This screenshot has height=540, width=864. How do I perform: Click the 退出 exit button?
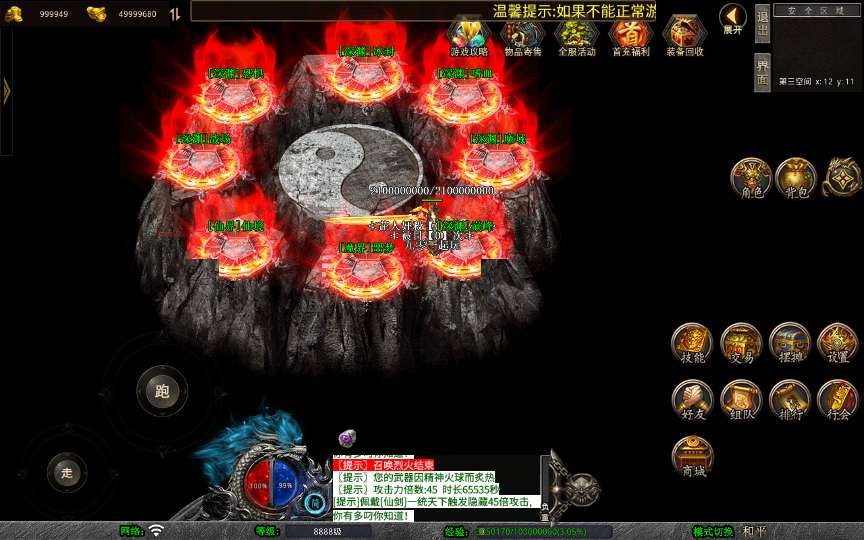click(x=762, y=24)
